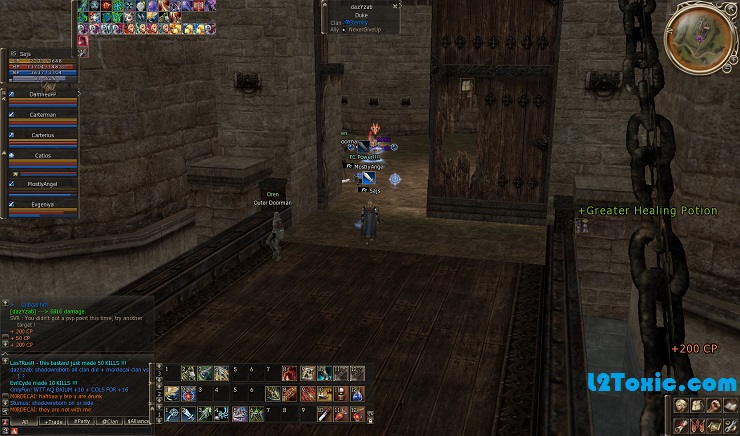Open the skills book icon
740x436 pixels.
731,405
